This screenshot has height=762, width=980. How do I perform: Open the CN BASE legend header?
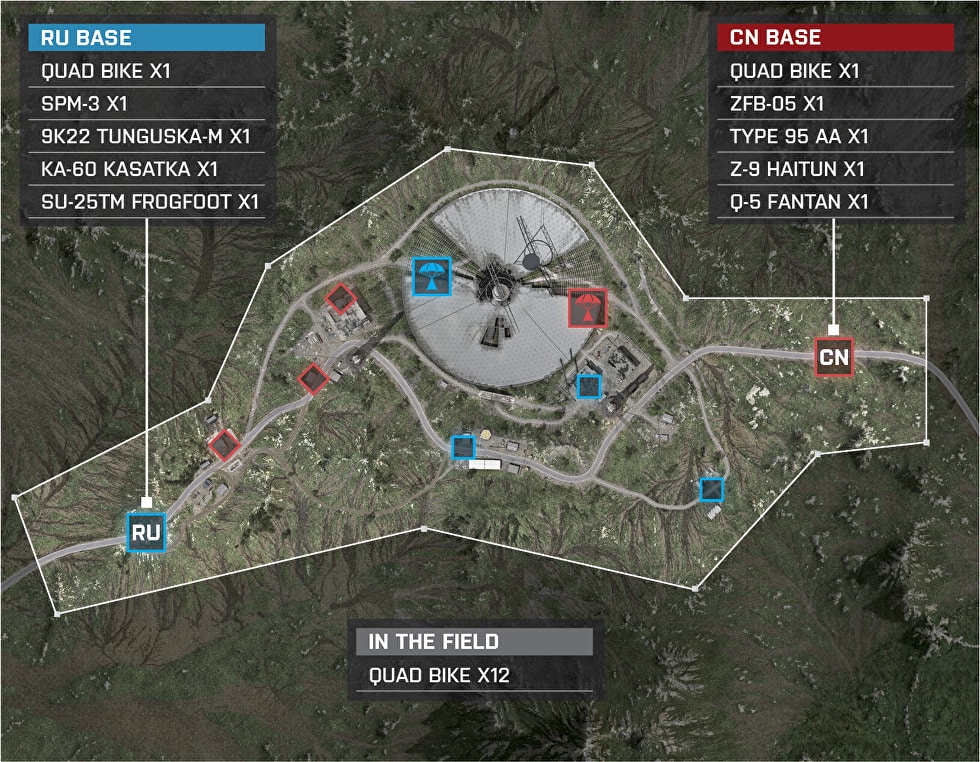[835, 39]
